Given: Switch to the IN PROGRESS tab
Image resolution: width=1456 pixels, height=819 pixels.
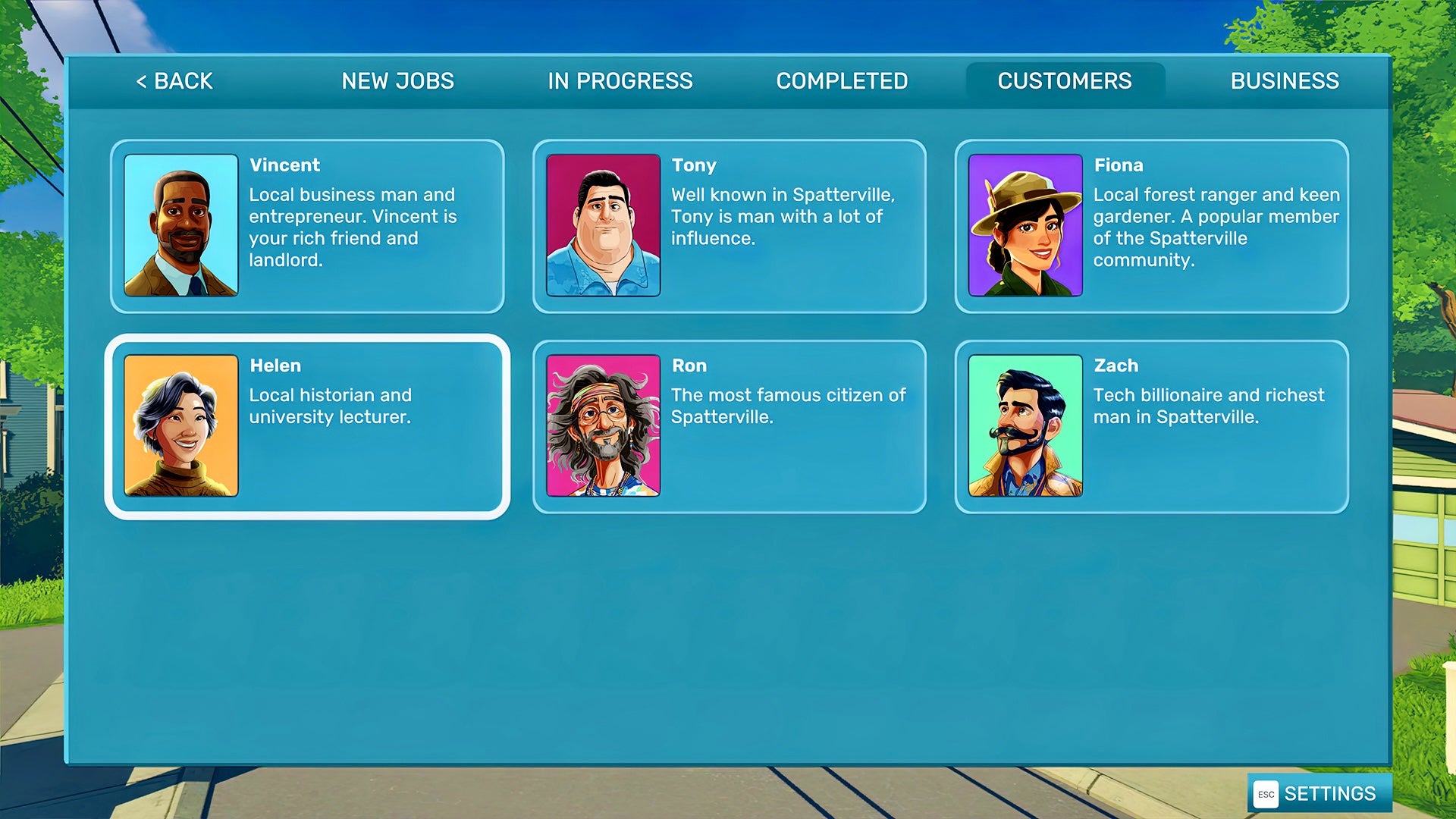Looking at the screenshot, I should pos(620,80).
